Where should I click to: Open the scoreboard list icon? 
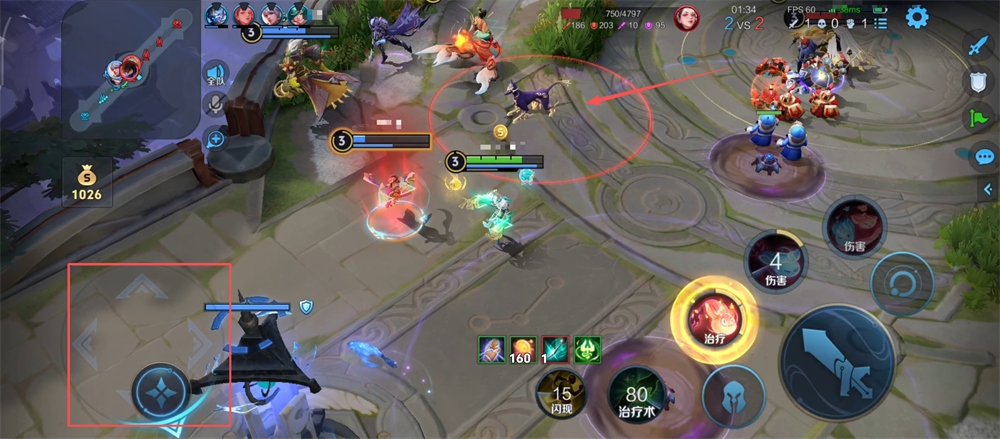pyautogui.click(x=880, y=22)
